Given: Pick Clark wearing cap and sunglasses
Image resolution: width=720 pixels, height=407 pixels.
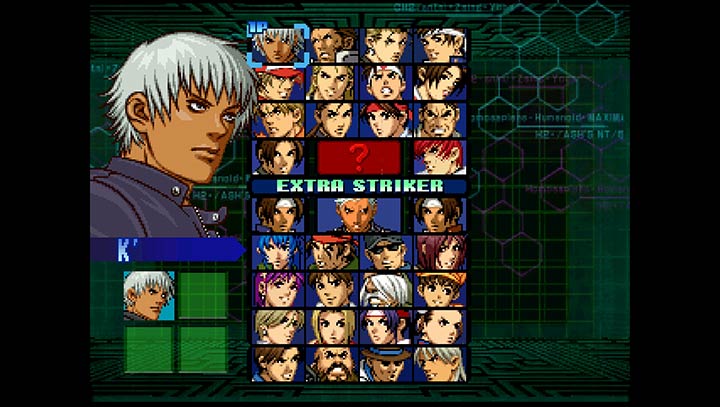Looking at the screenshot, I should point(386,252).
